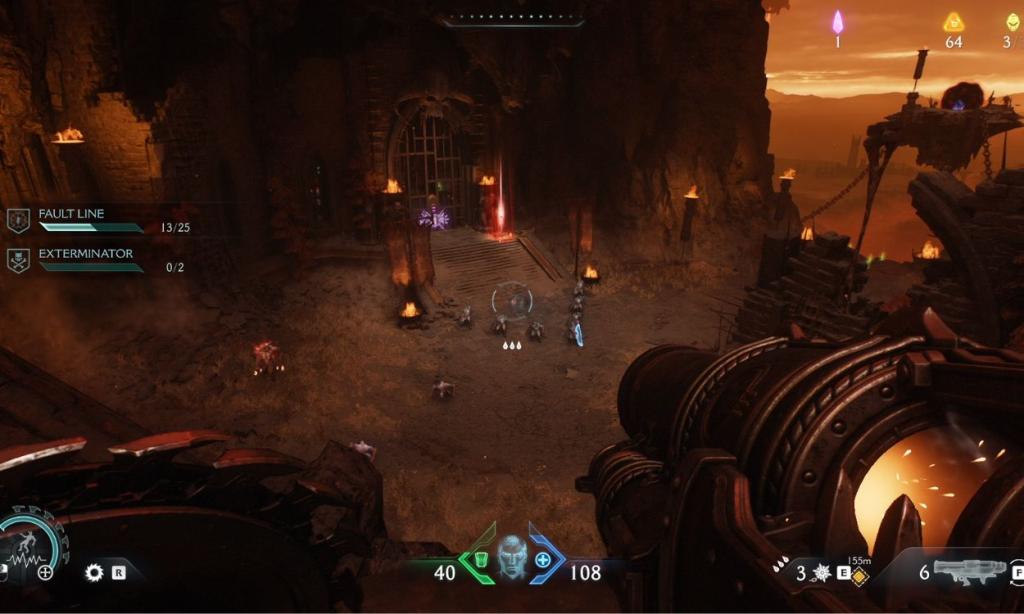Click the yellow-green oval resource icon
The image size is (1024, 614).
1011,23
